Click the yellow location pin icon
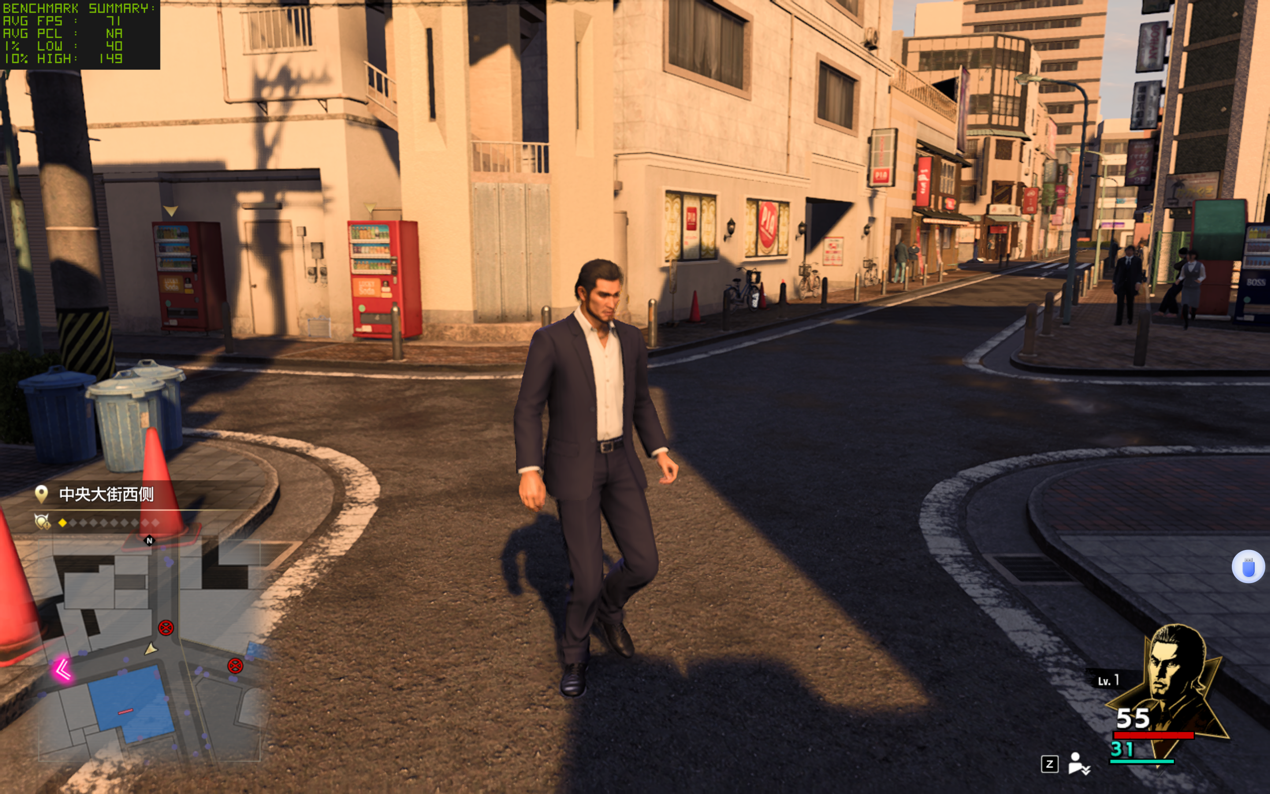1270x794 pixels. click(41, 494)
